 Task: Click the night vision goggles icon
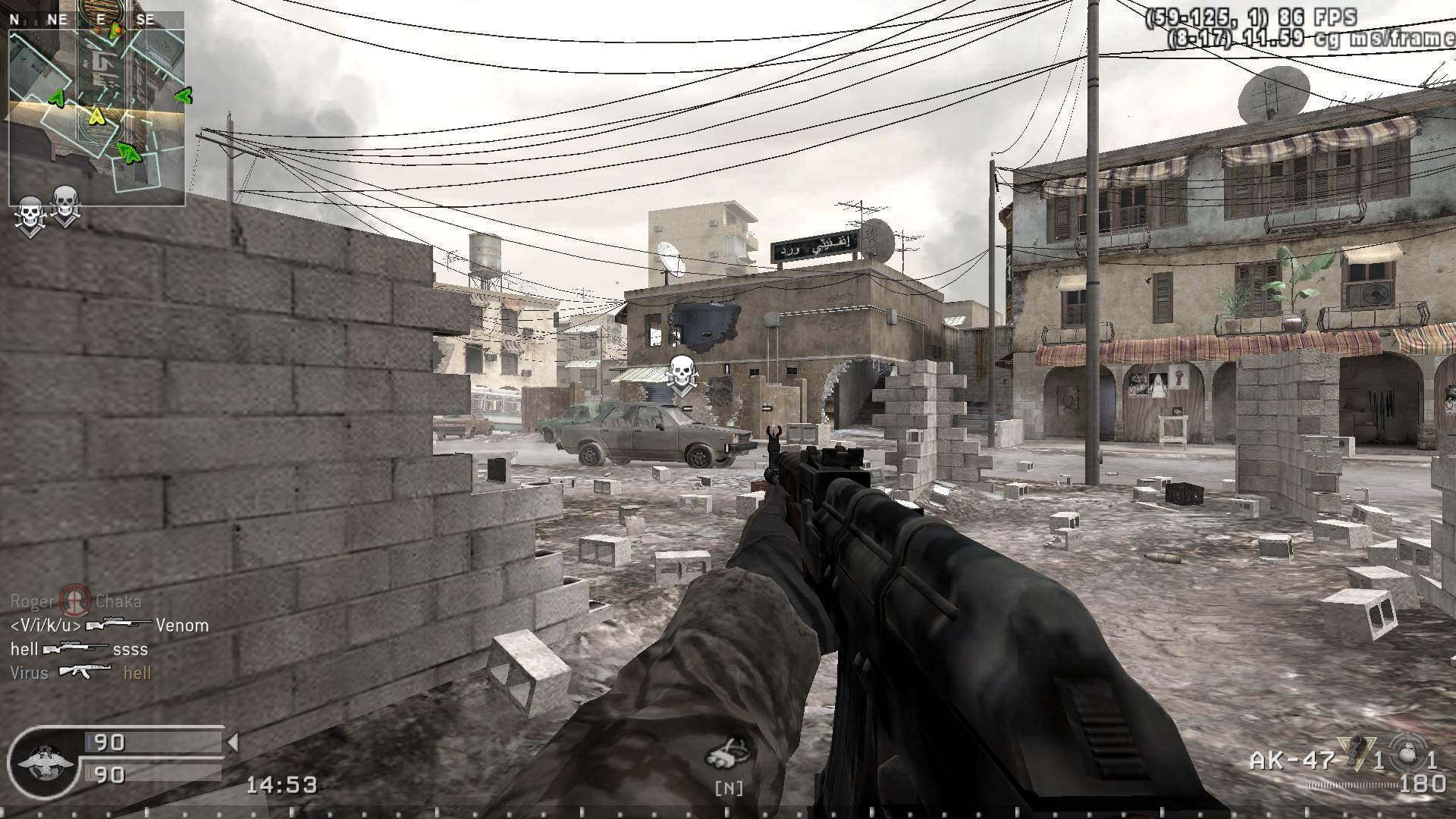pyautogui.click(x=728, y=755)
